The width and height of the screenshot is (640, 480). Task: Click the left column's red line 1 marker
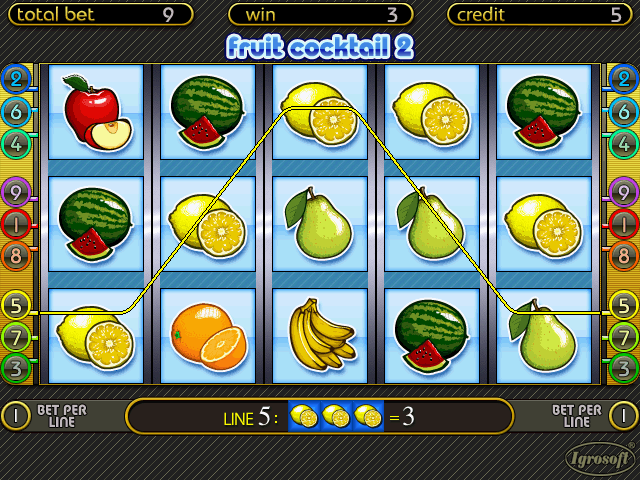coord(17,223)
